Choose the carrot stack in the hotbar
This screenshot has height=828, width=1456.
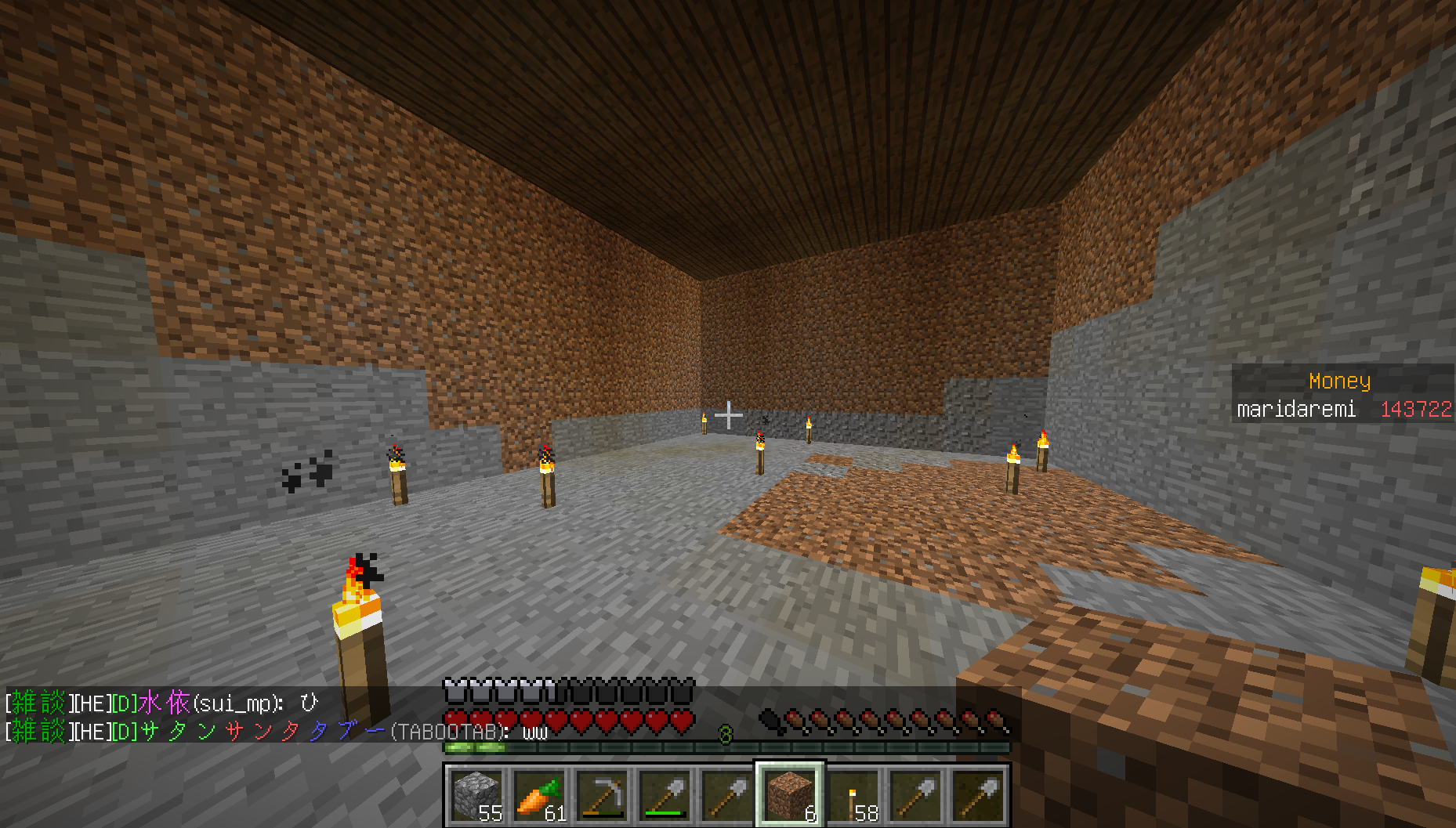coord(539,794)
